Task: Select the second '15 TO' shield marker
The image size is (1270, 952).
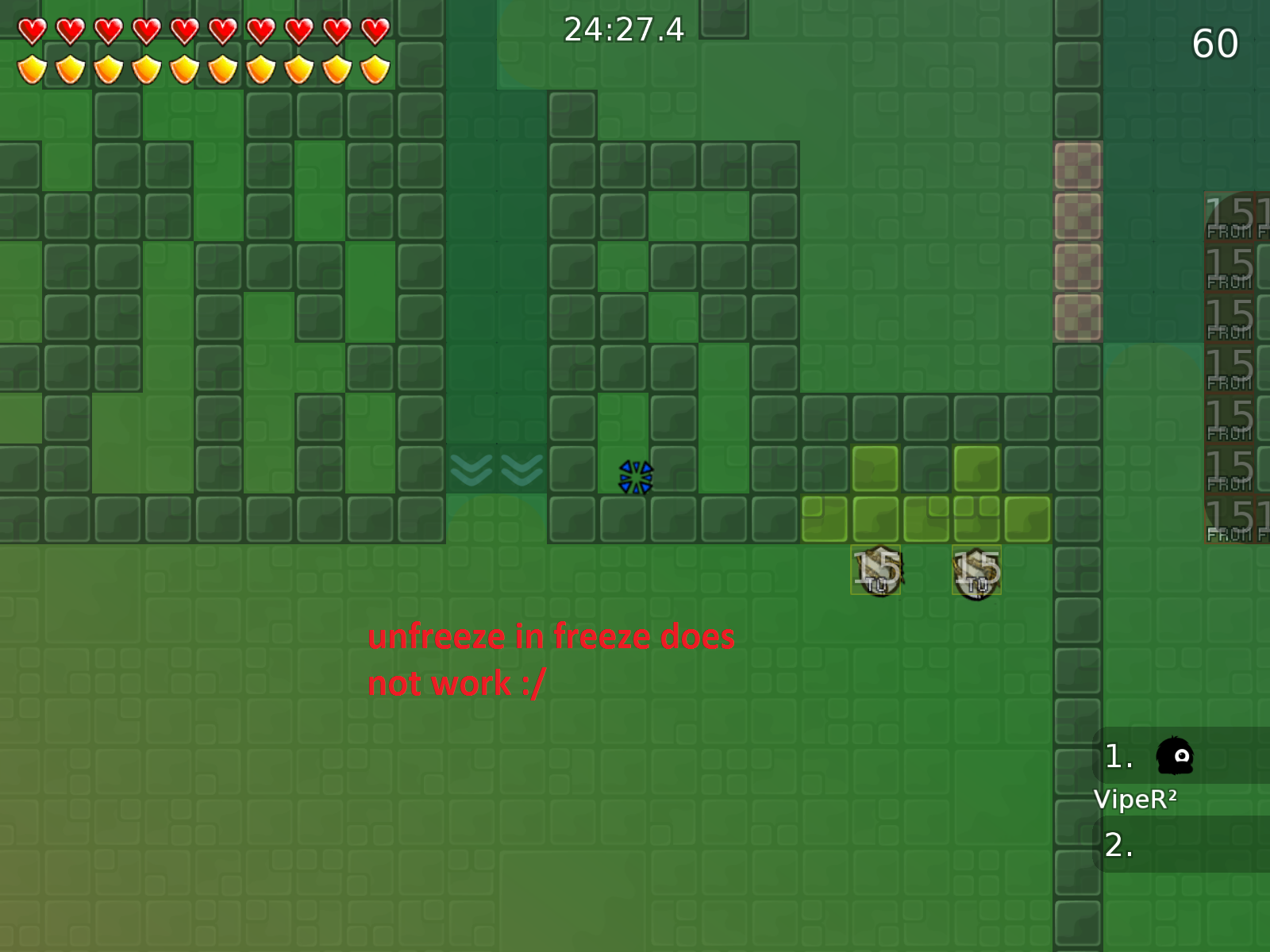Action: tap(977, 567)
